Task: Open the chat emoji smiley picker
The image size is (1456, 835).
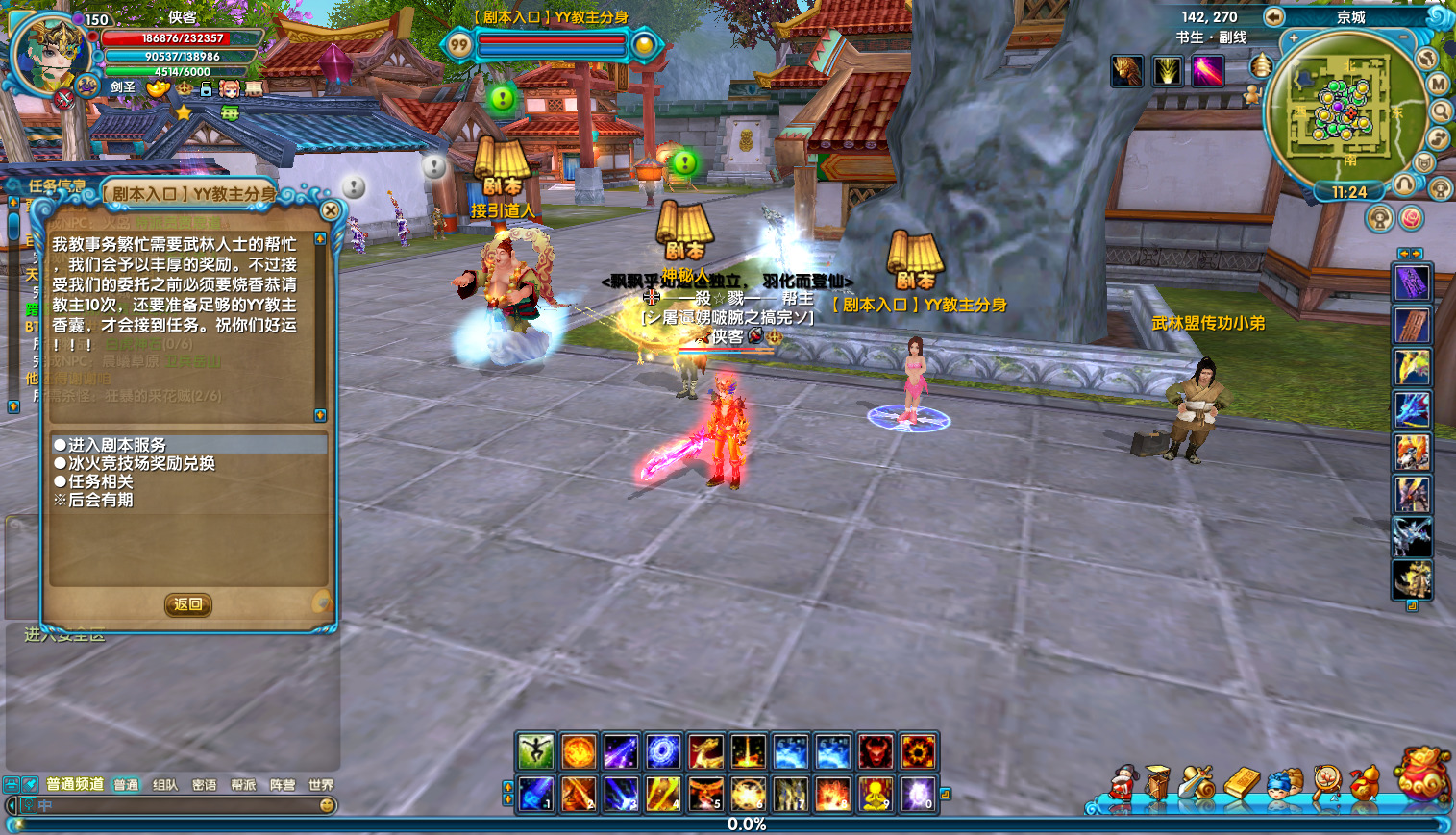Action: [x=327, y=805]
